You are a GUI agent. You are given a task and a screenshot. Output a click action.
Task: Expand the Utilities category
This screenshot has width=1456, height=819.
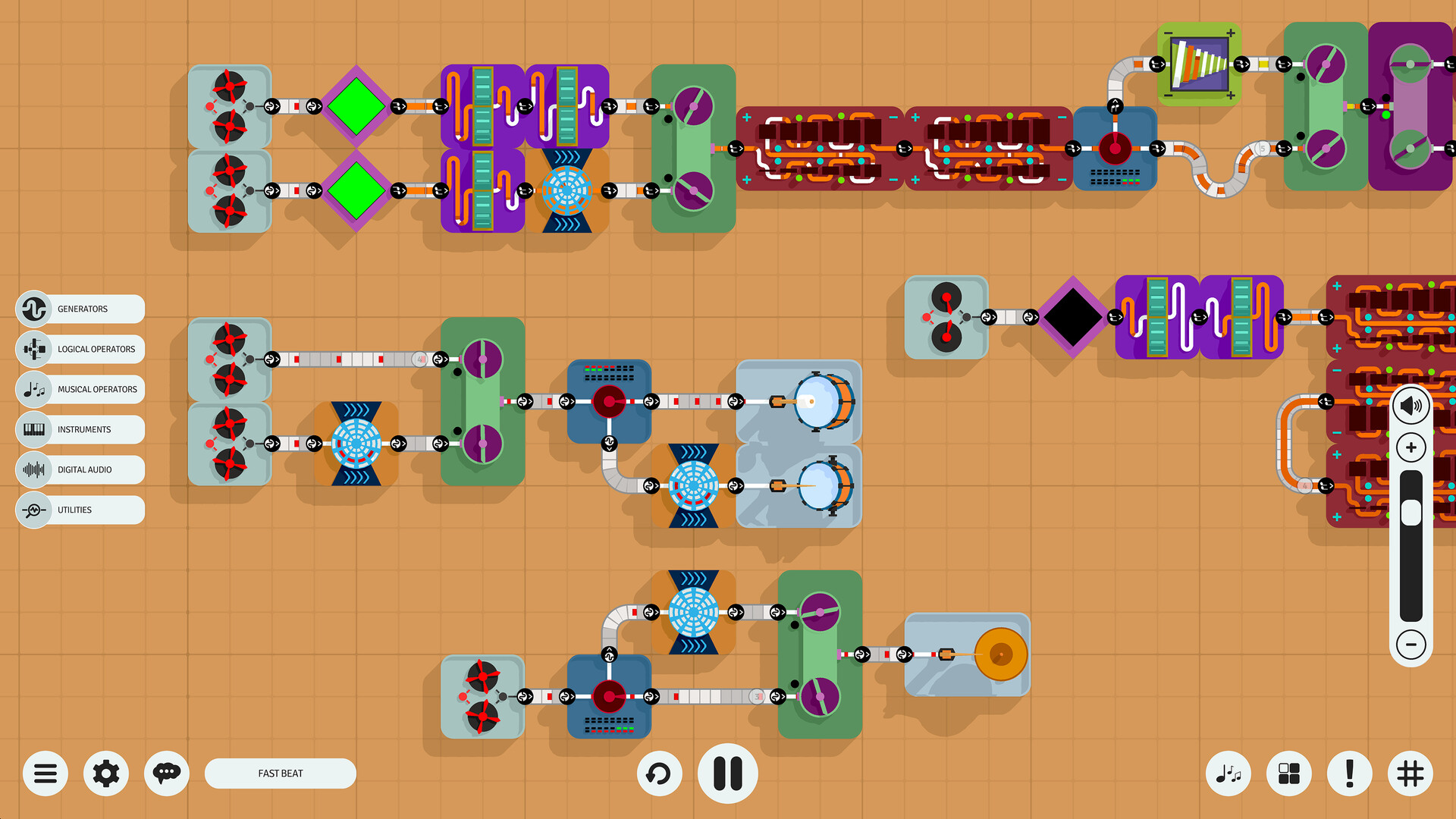click(80, 510)
